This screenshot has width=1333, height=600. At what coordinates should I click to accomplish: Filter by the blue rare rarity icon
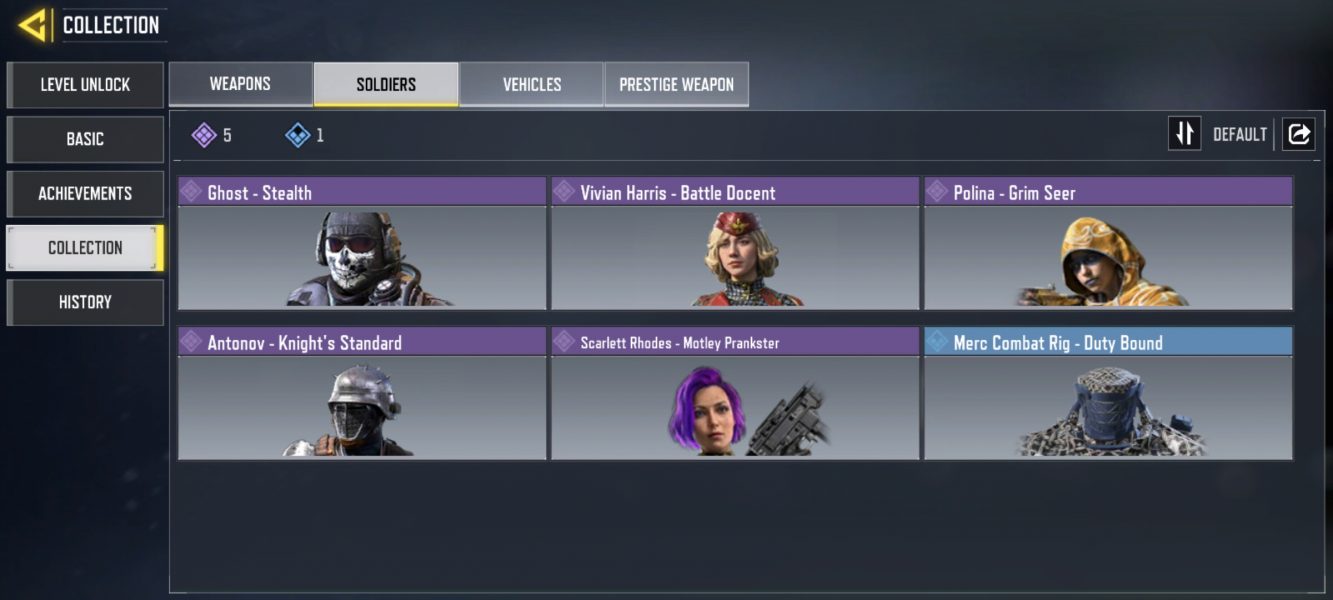(298, 135)
